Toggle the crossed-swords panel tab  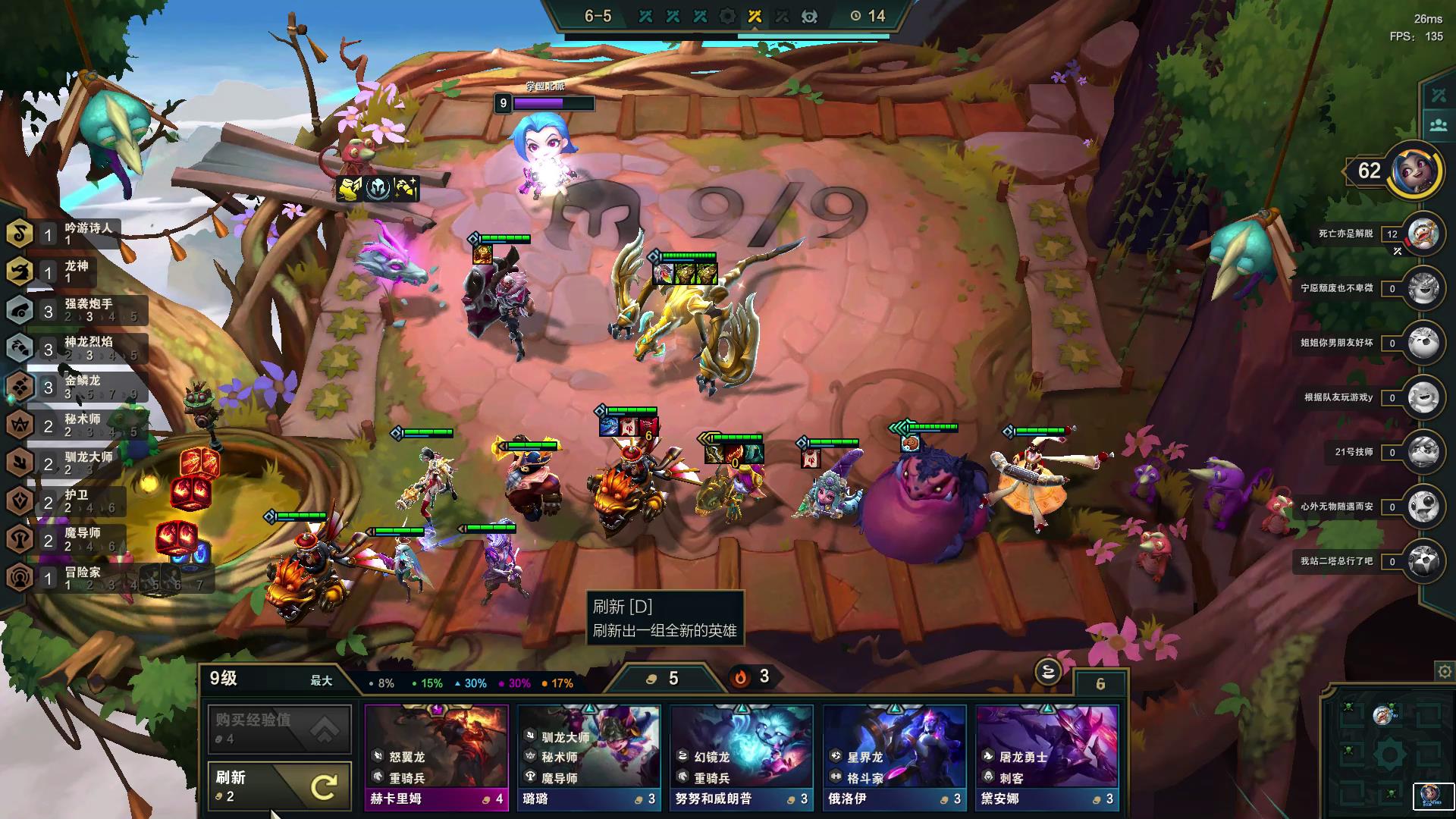(1439, 96)
